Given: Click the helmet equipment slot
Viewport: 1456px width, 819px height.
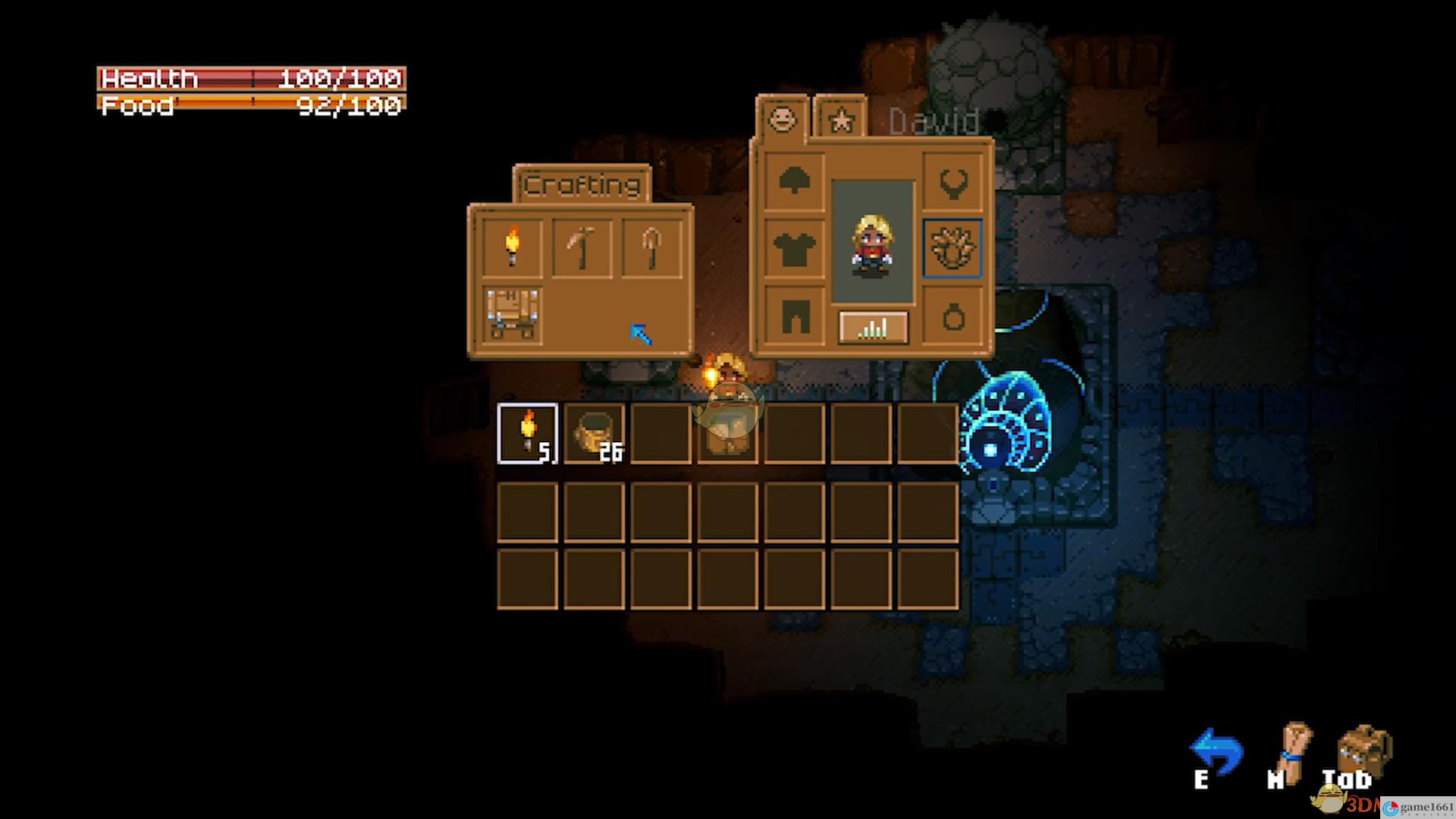Looking at the screenshot, I should click(x=794, y=180).
